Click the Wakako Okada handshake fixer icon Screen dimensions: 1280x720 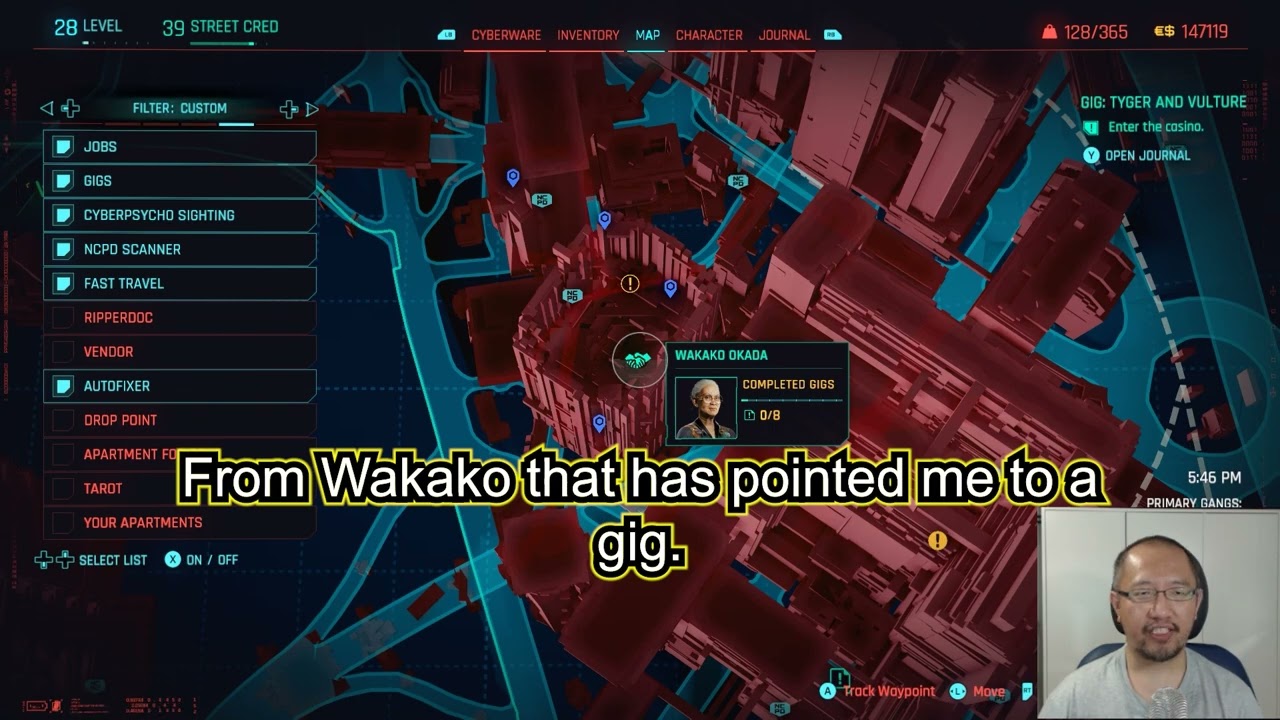click(x=639, y=361)
